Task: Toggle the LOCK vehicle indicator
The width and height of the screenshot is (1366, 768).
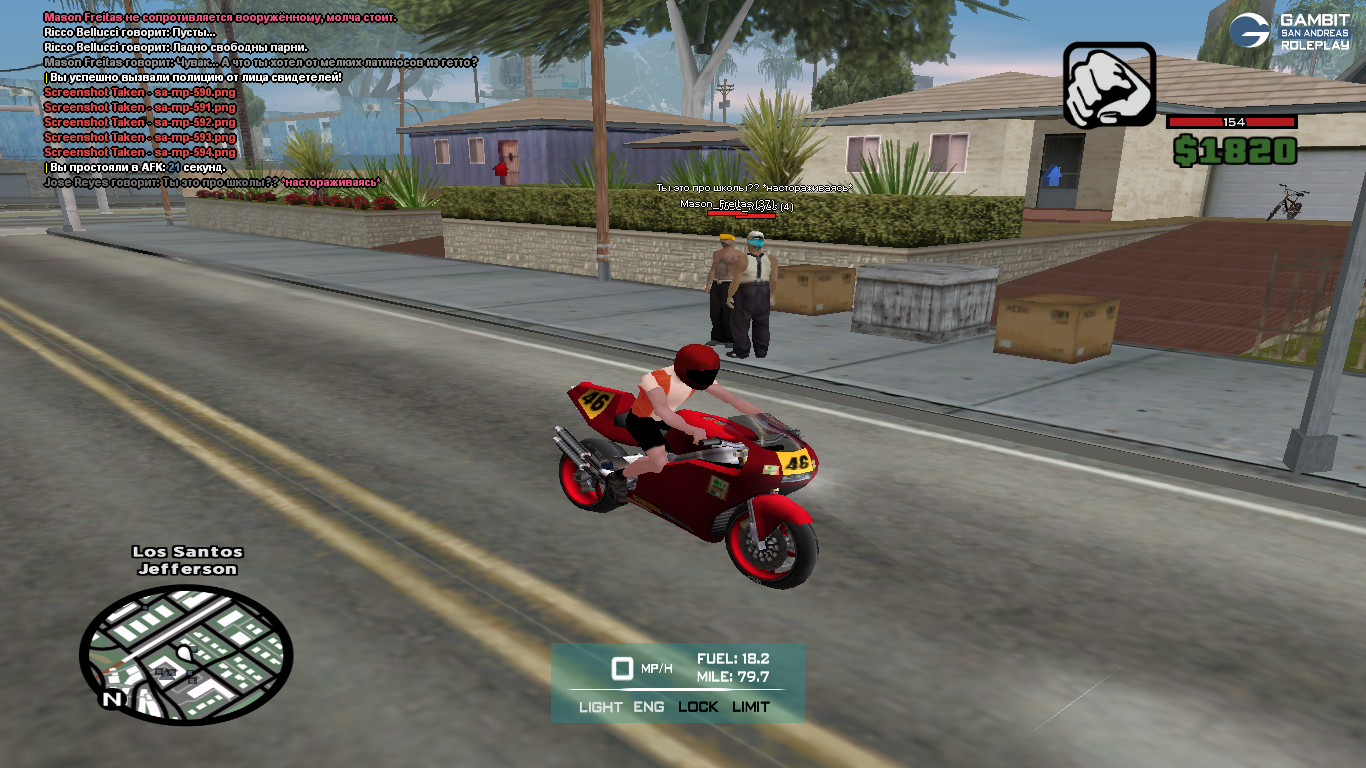Action: click(698, 707)
